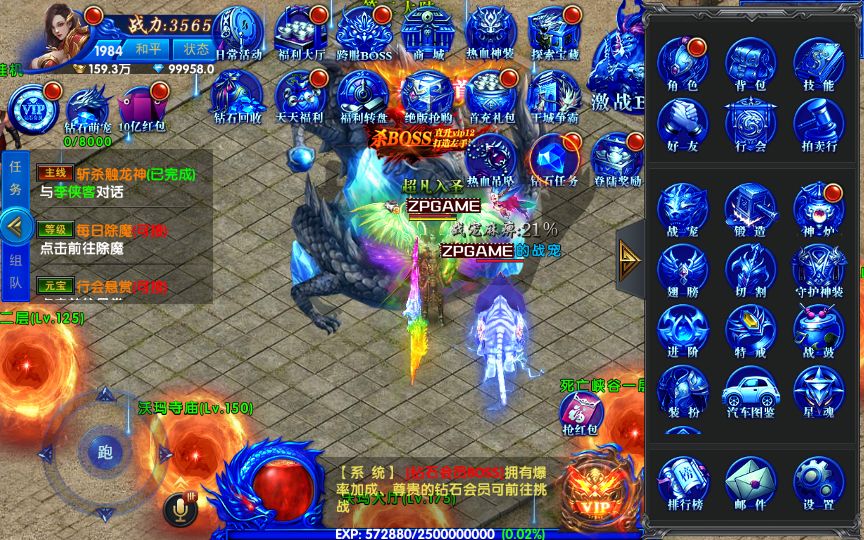This screenshot has width=864, height=540.
Task: Toggle the 和平 peace mode button
Action: coord(149,49)
